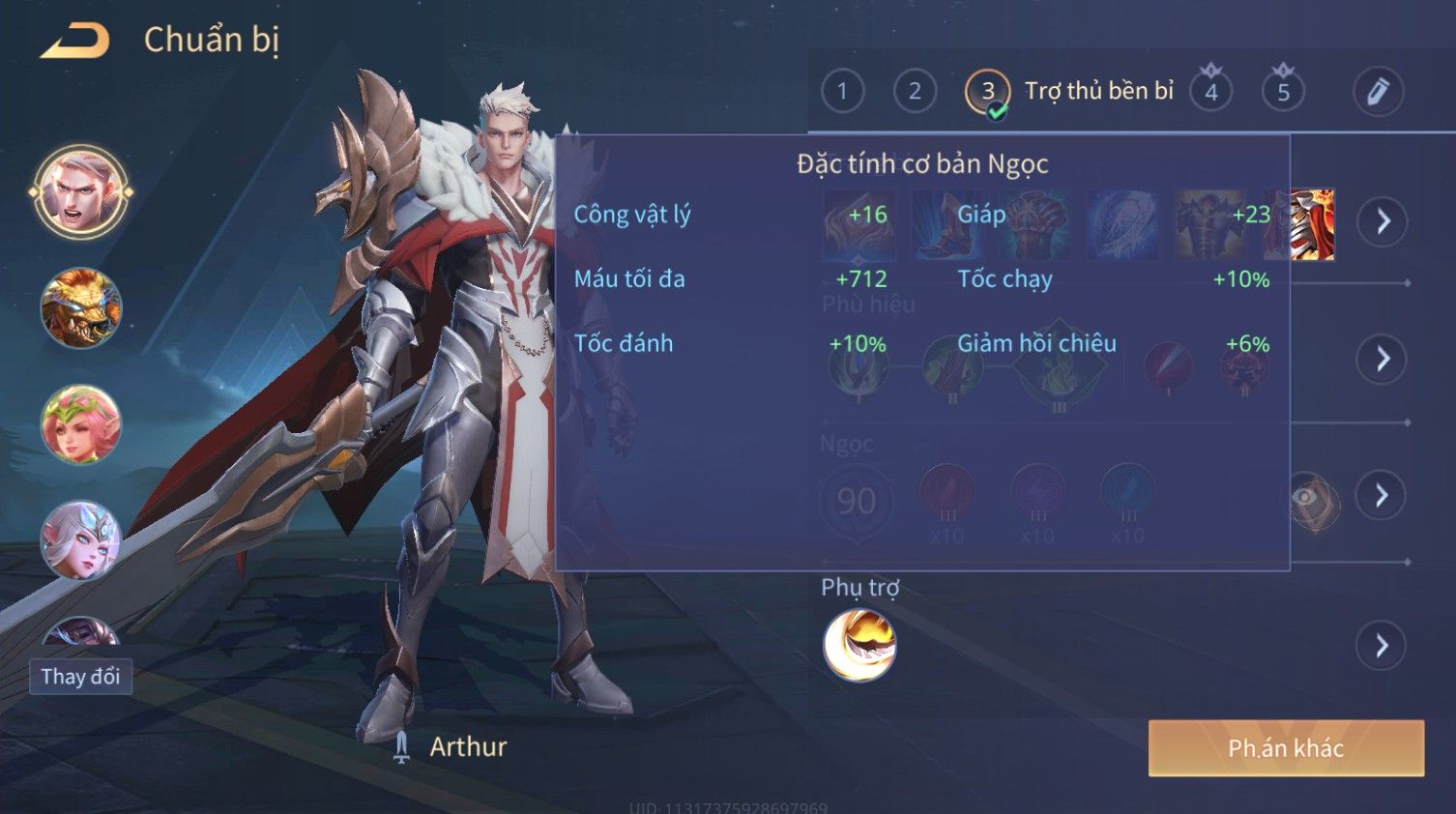The width and height of the screenshot is (1456, 814).
Task: Switch to loadout preset 1
Action: 842,92
